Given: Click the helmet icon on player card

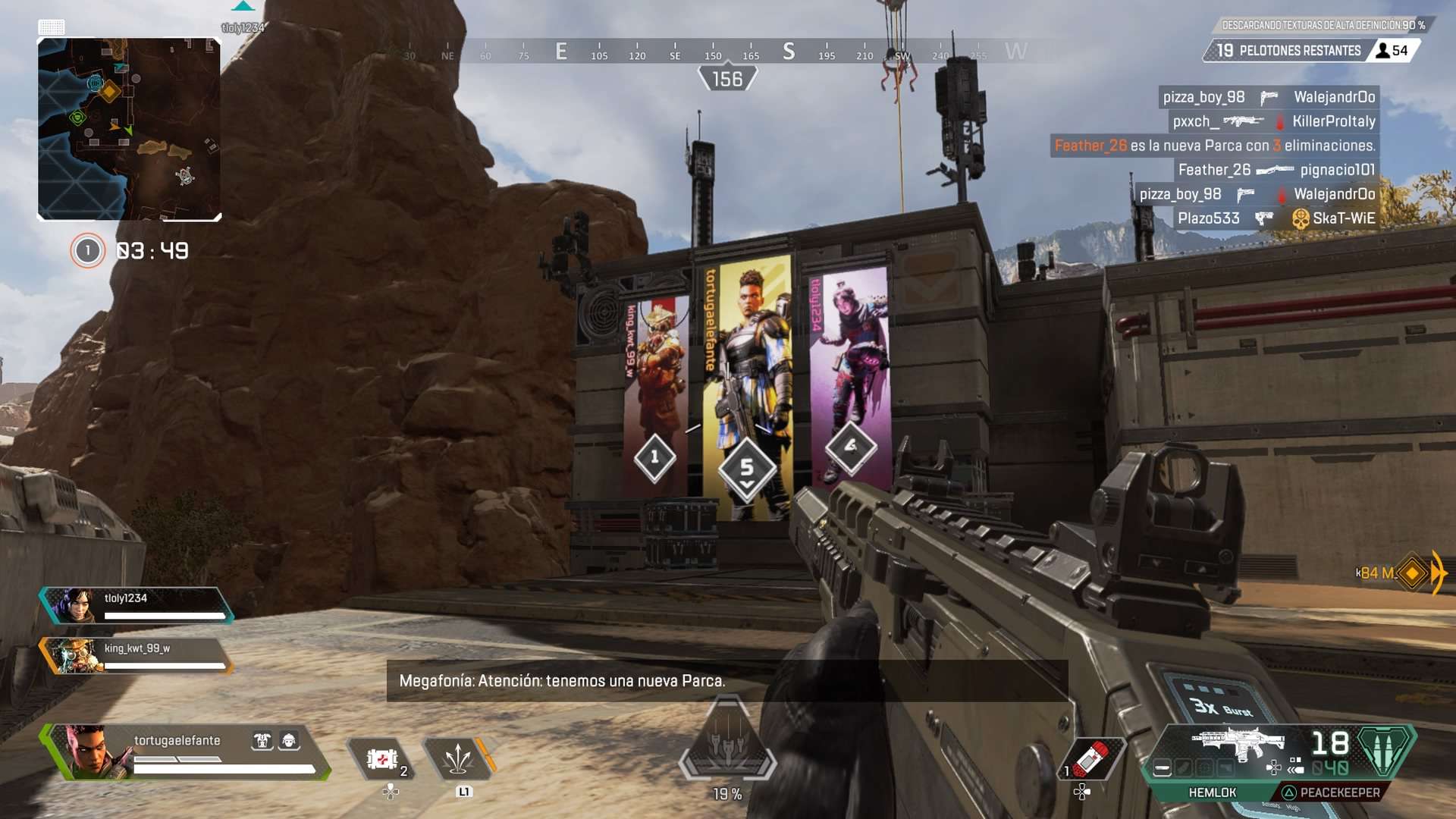Looking at the screenshot, I should (x=289, y=741).
